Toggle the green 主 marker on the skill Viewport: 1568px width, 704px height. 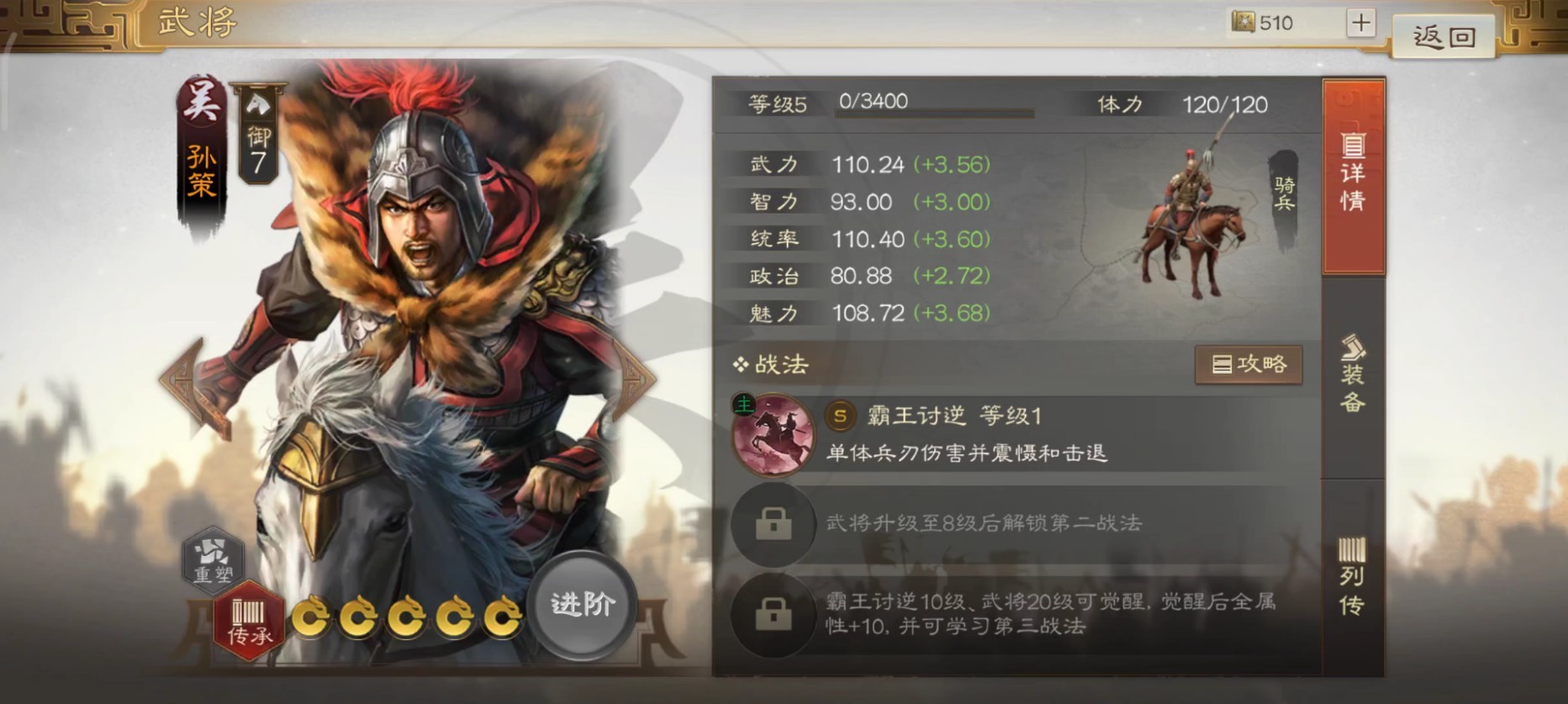745,404
